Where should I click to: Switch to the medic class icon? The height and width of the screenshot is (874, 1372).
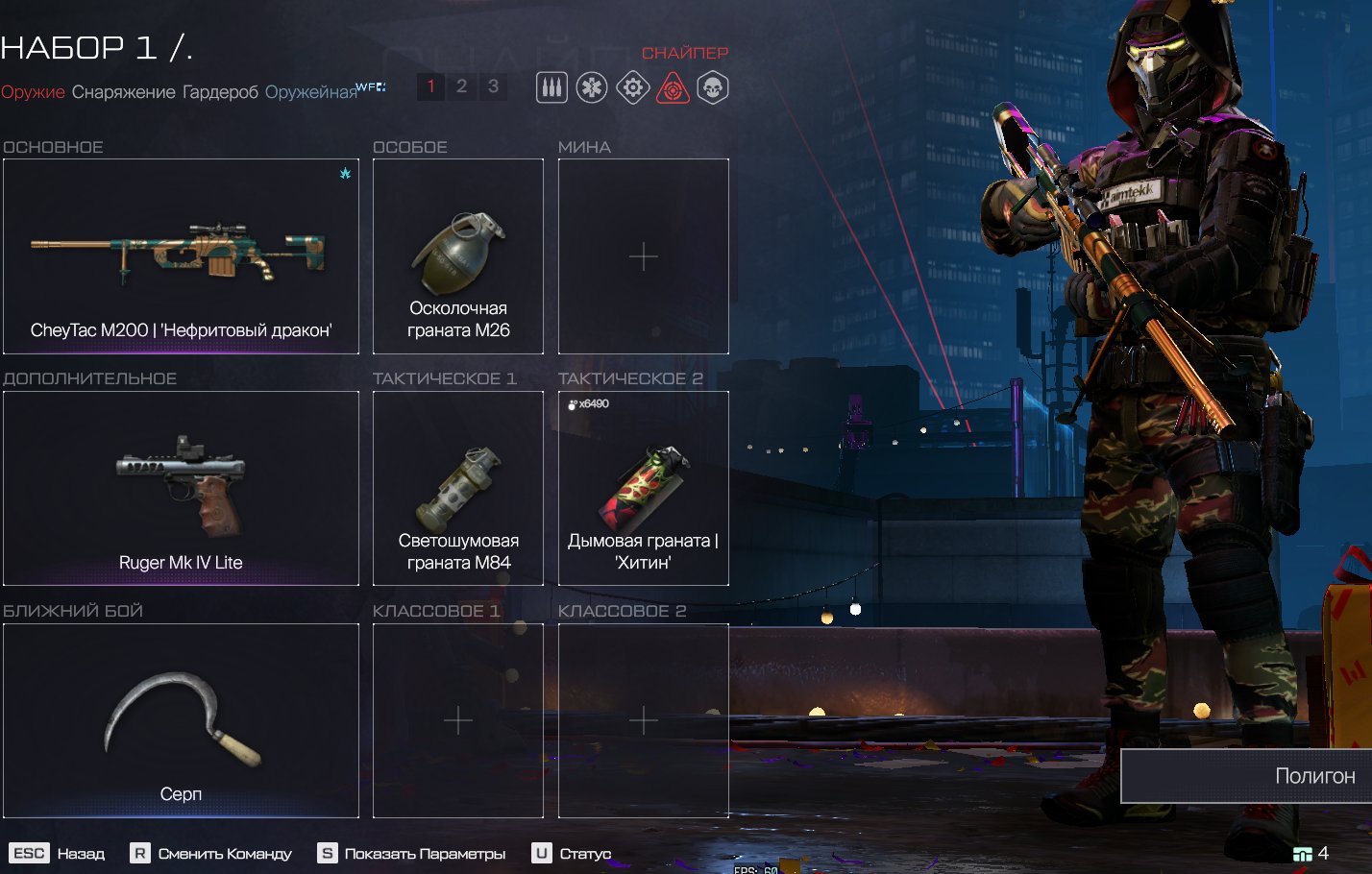click(x=592, y=88)
